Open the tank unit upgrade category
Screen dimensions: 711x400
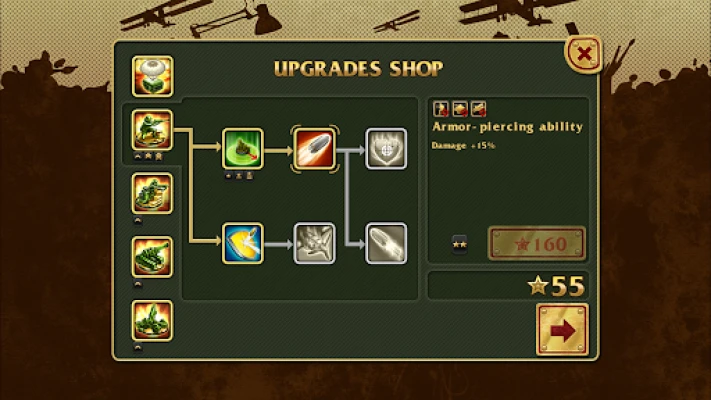152,257
